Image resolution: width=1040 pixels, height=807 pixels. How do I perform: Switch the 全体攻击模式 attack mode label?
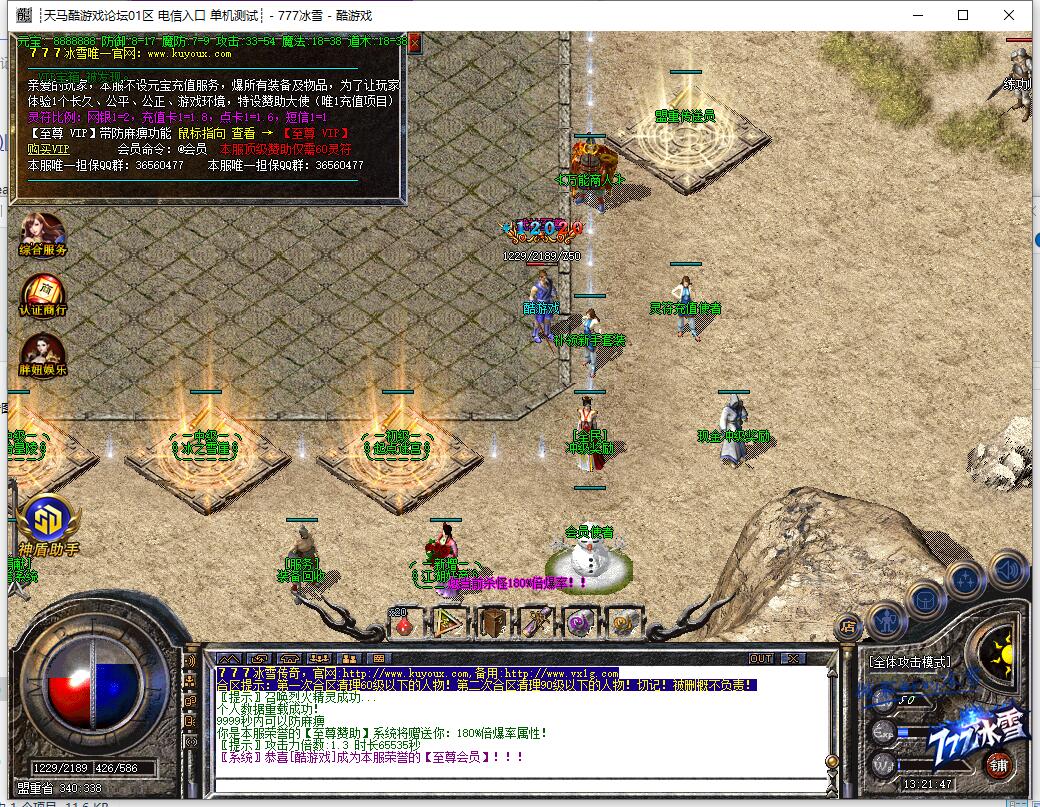pyautogui.click(x=910, y=661)
